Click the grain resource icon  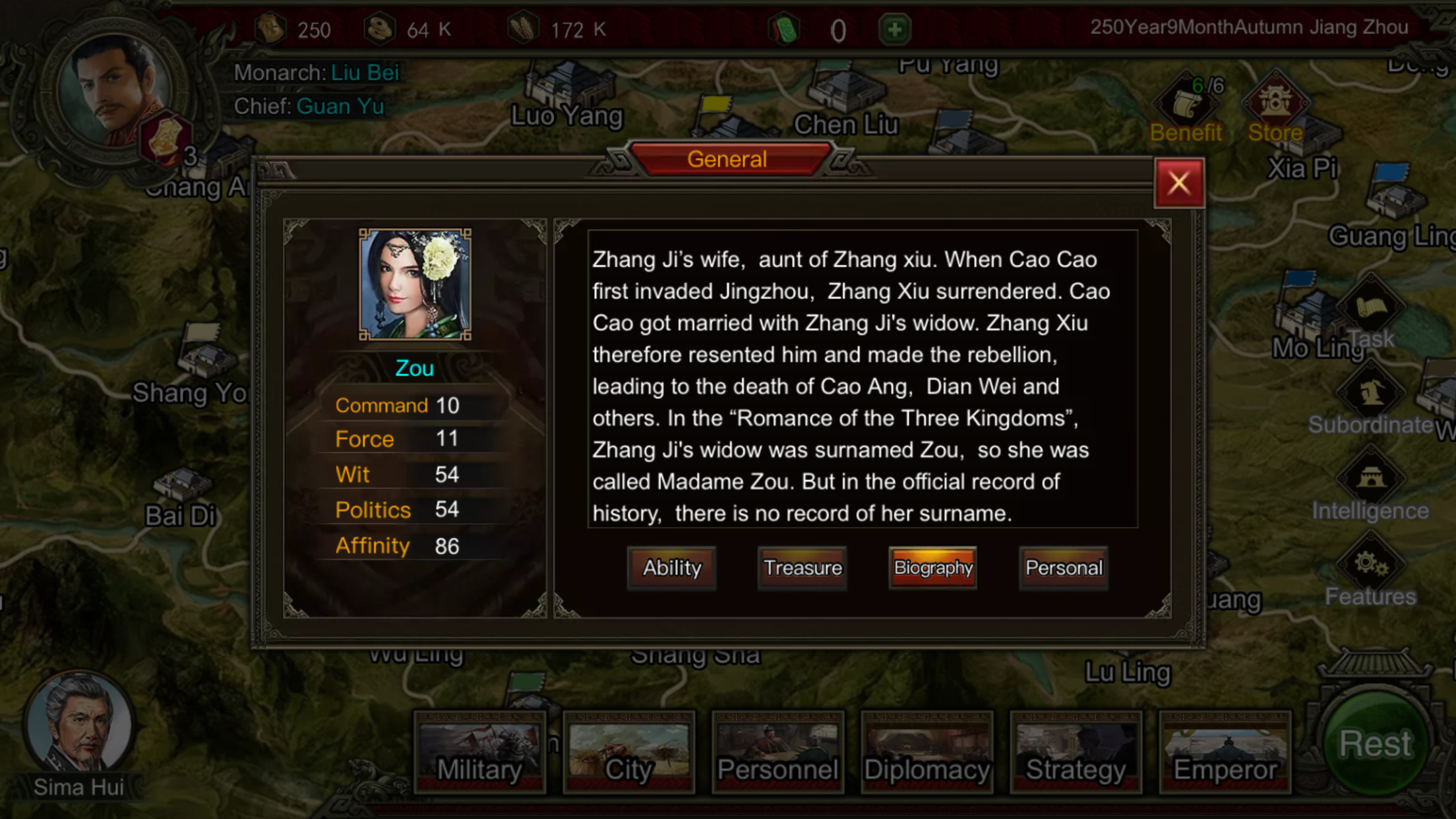click(x=523, y=28)
